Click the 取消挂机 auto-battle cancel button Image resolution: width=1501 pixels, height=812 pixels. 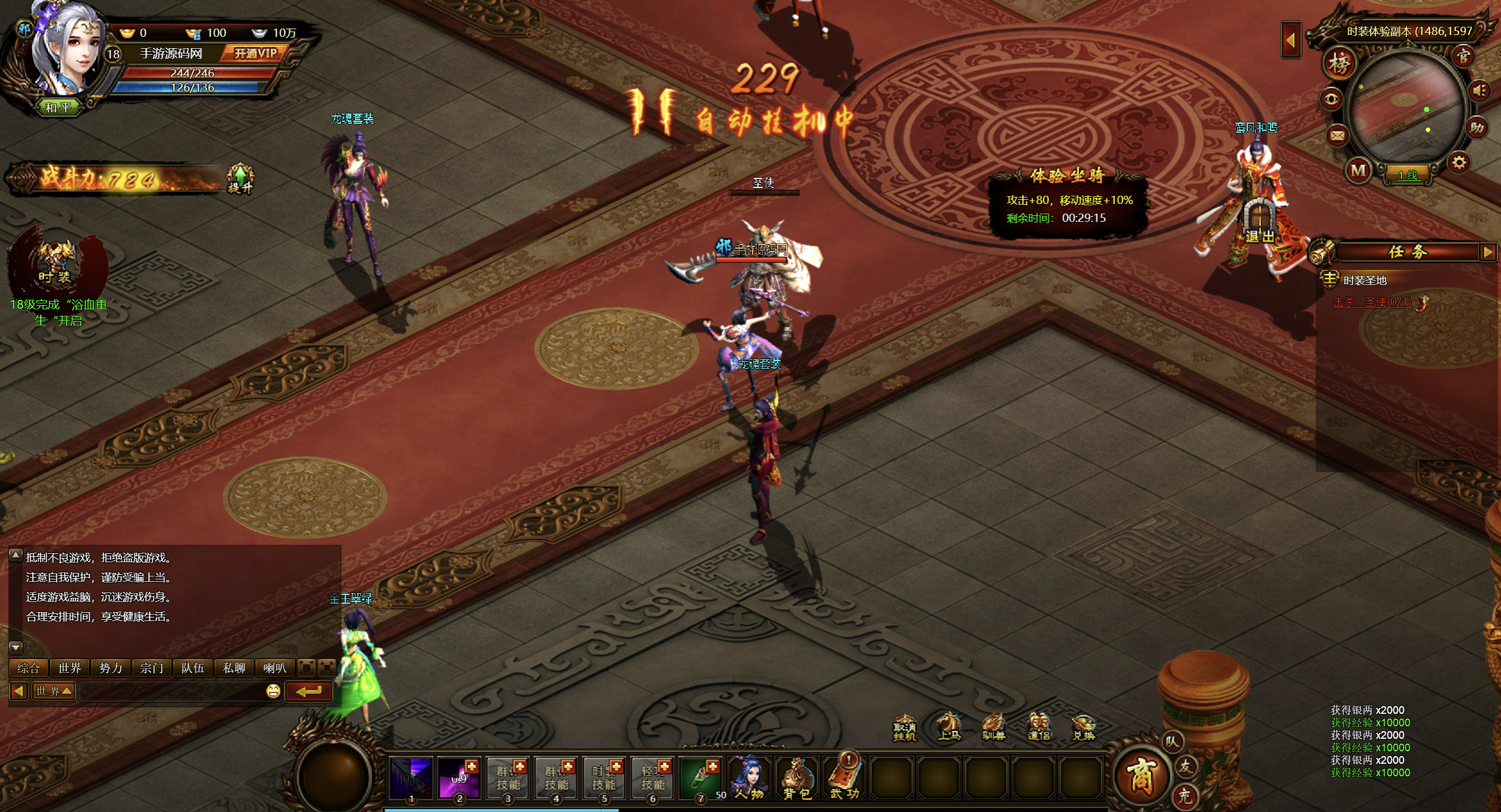click(905, 728)
